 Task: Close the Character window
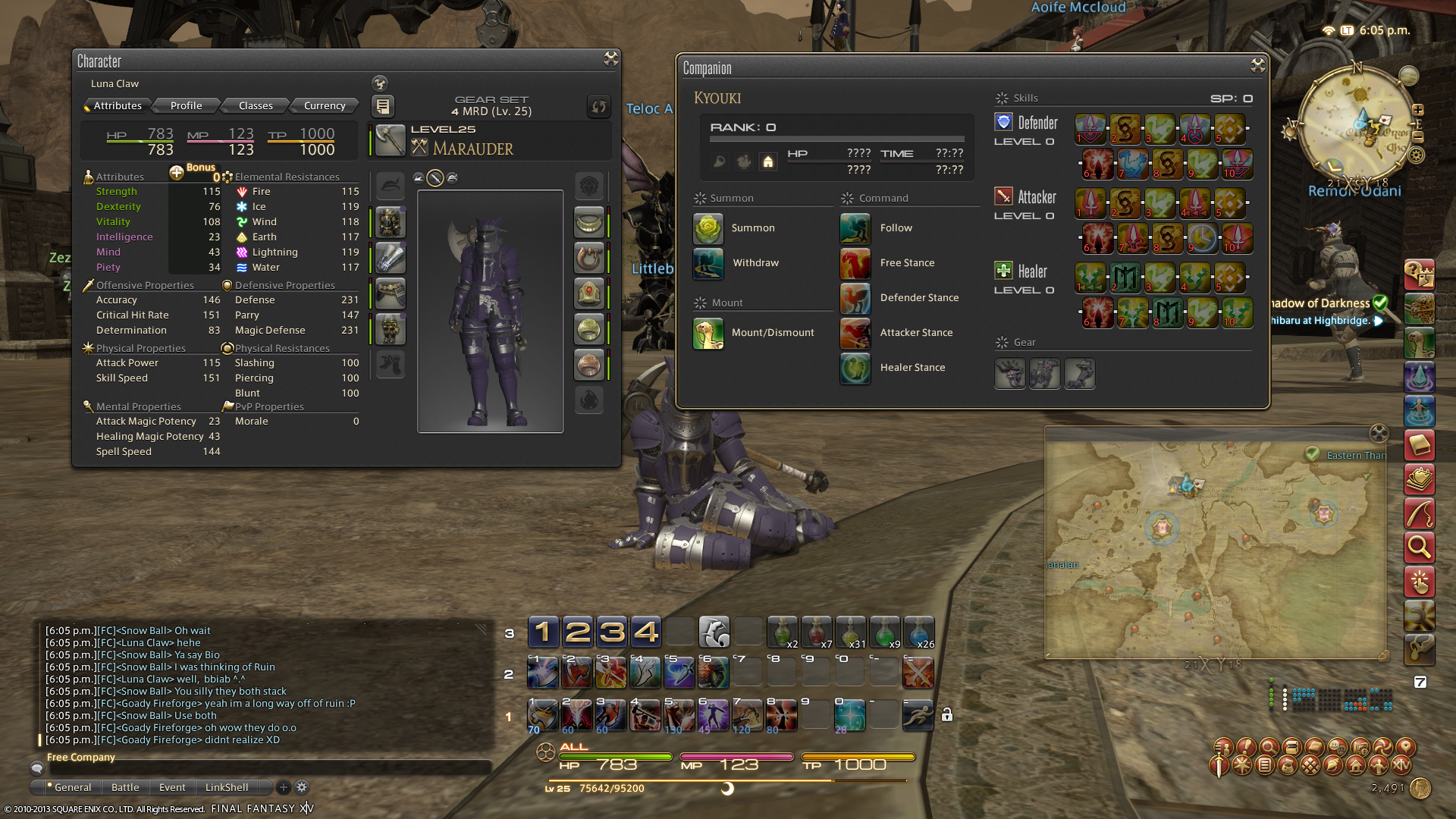[610, 59]
